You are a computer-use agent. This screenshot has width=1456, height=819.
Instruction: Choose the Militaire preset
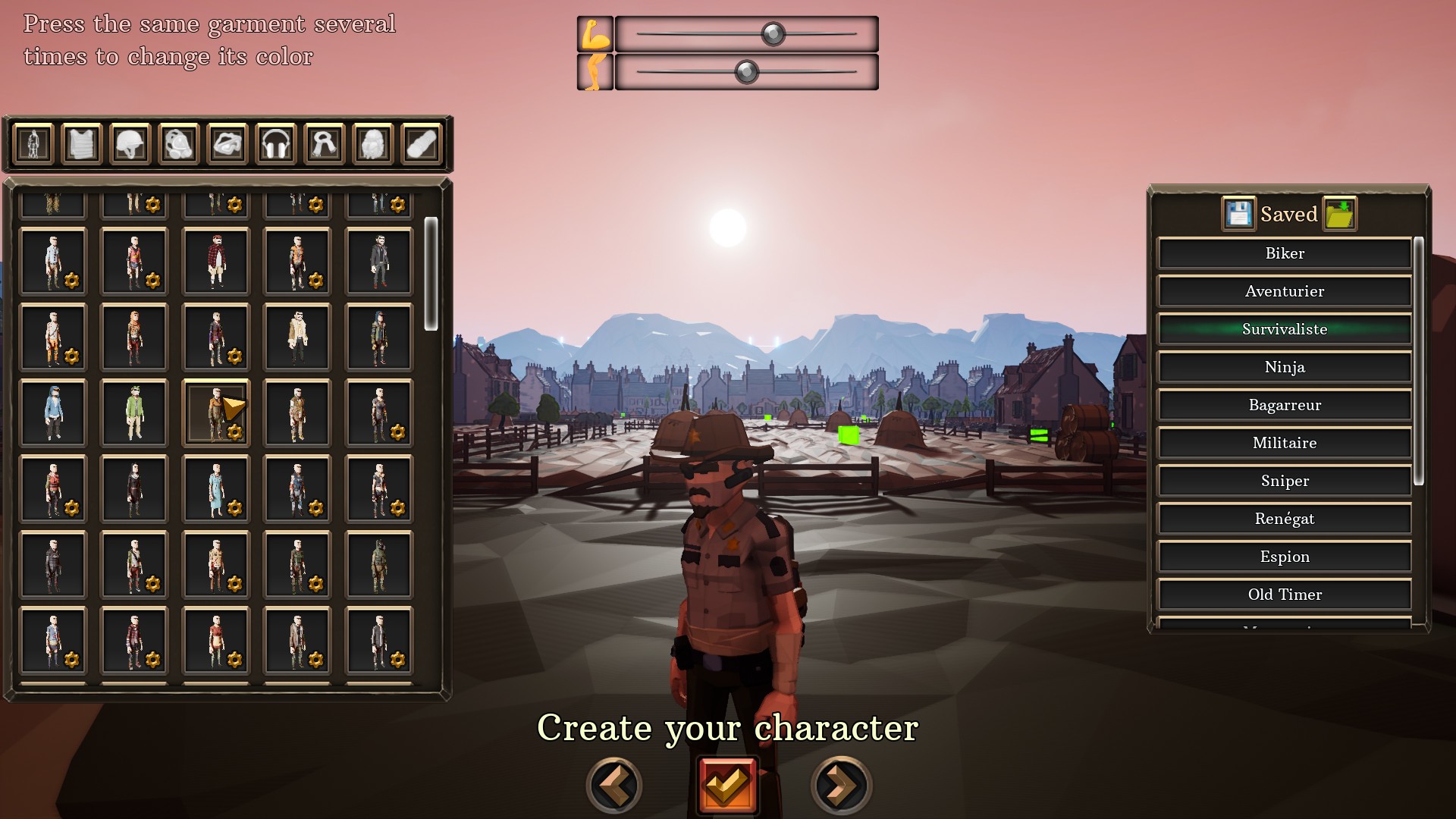click(1285, 443)
